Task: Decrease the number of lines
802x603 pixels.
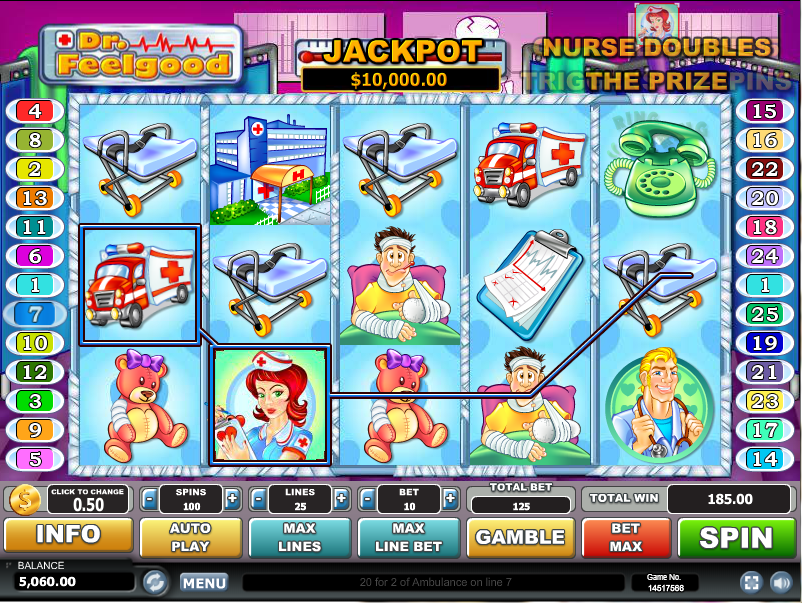Action: 258,498
